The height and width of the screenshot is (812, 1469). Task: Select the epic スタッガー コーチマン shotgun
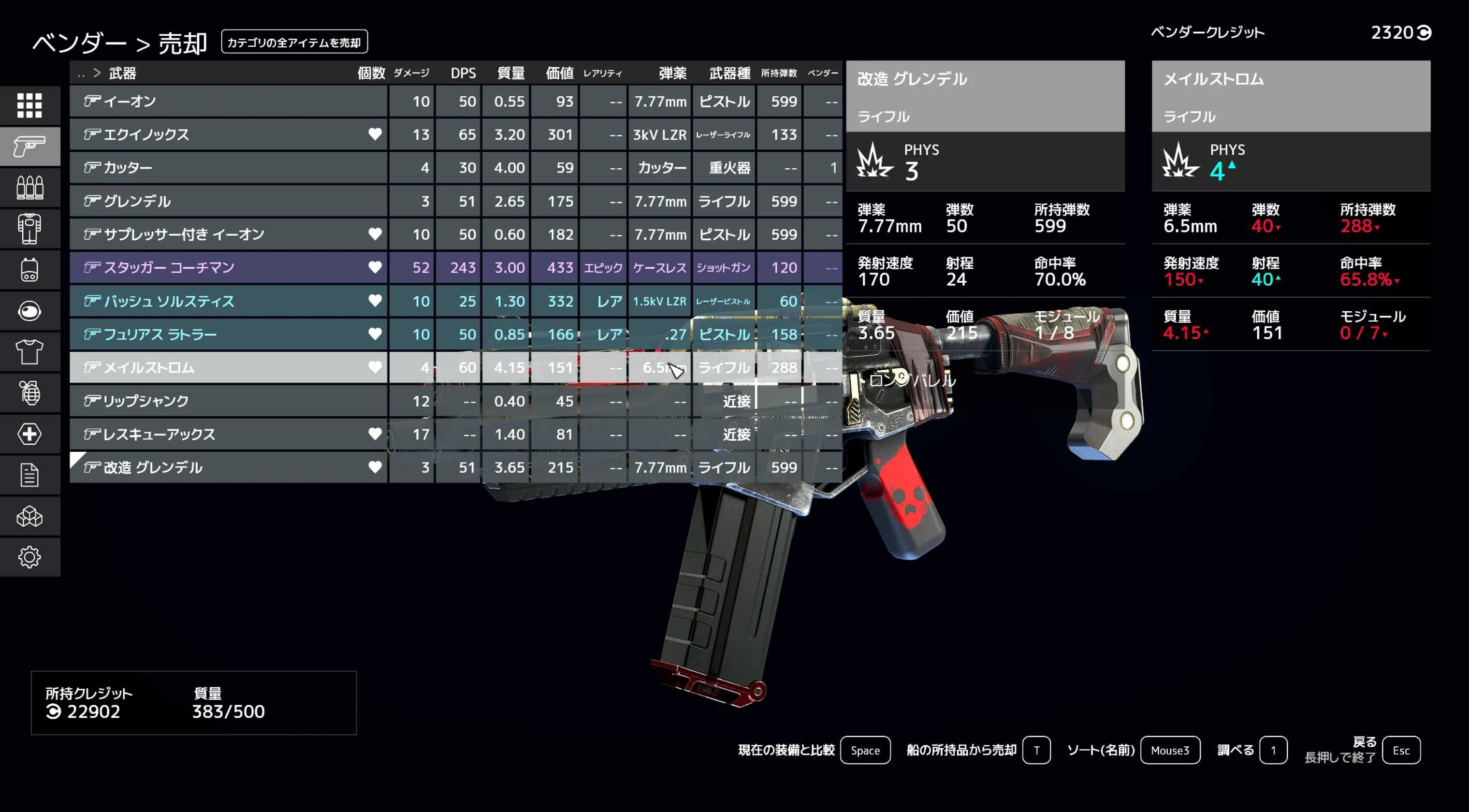228,267
